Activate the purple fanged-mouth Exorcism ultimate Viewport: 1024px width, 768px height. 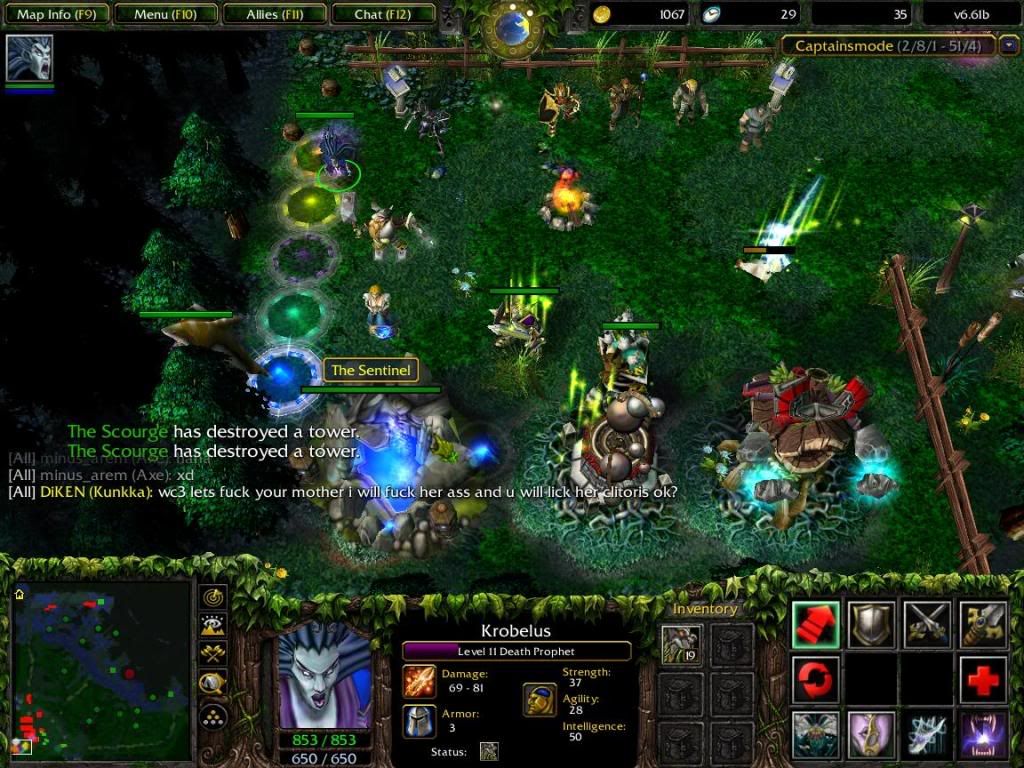[984, 735]
